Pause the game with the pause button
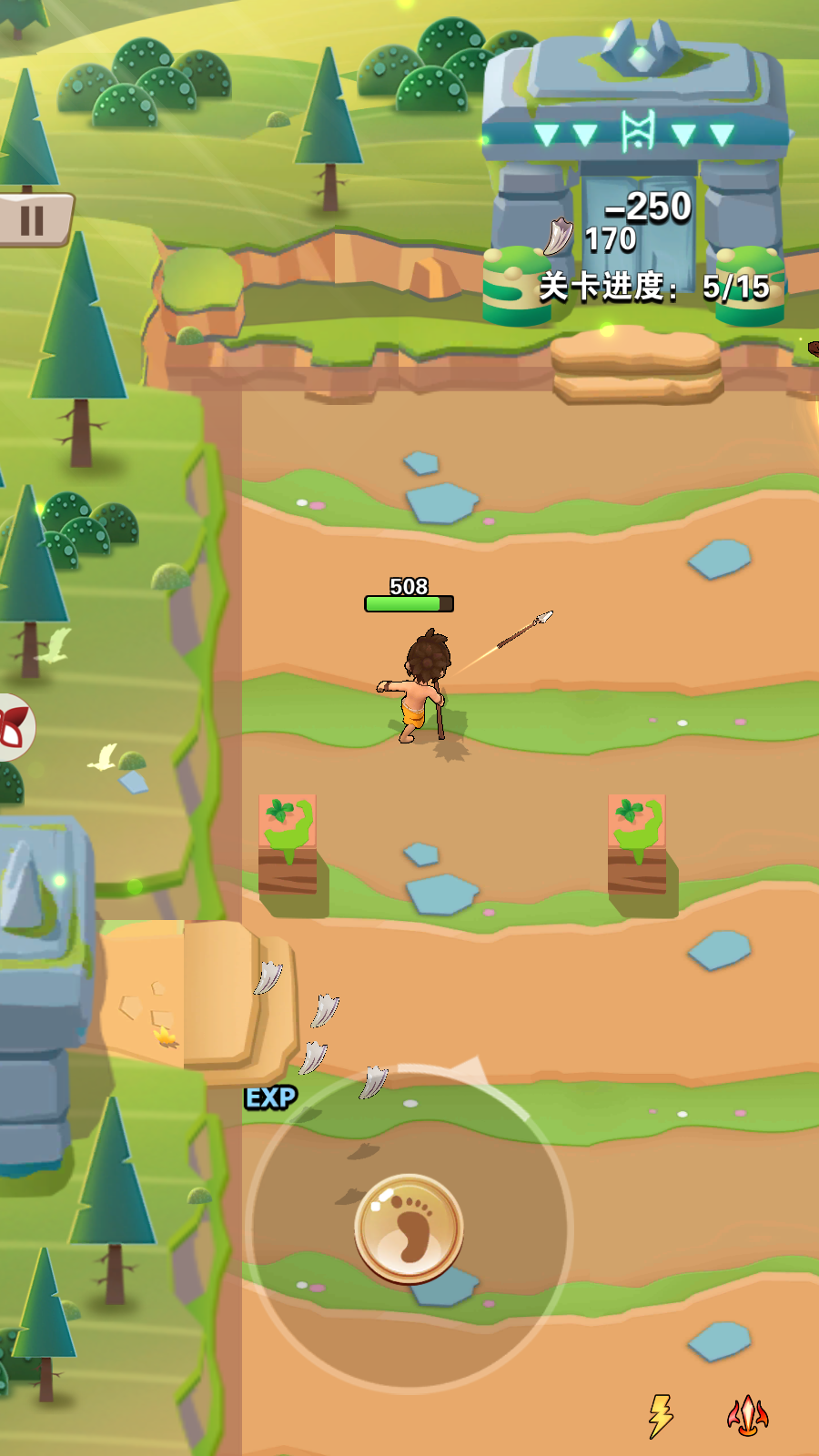Viewport: 819px width, 1456px height. [x=33, y=219]
